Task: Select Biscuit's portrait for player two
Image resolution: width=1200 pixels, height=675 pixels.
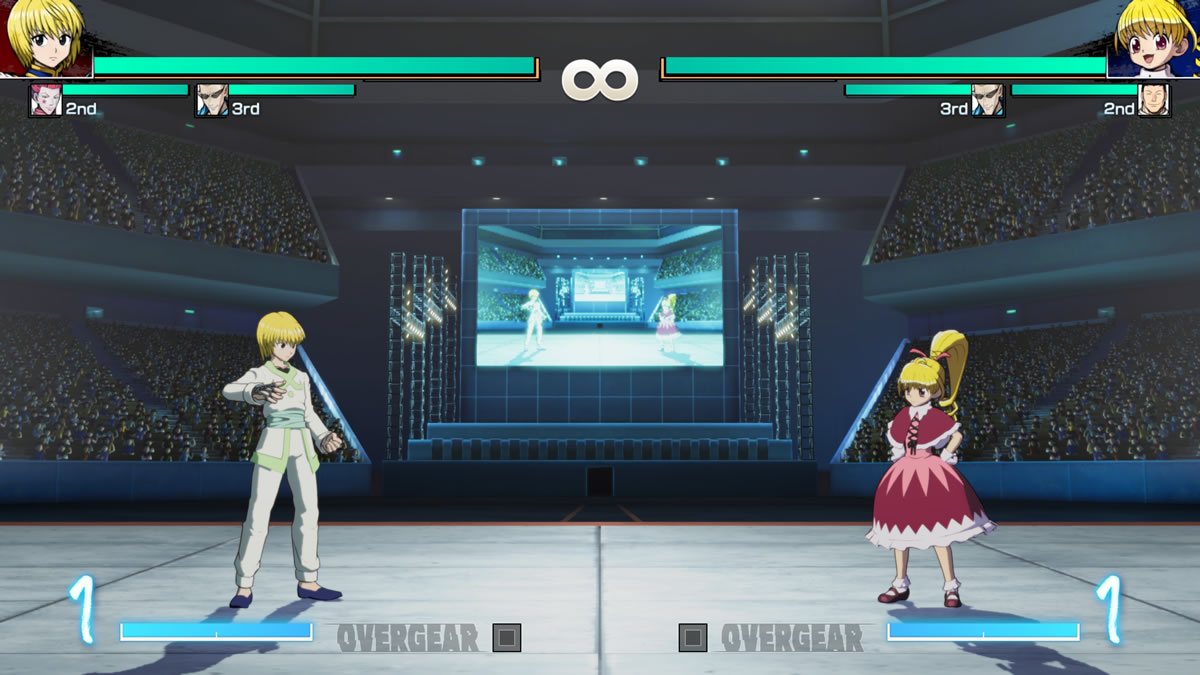Action: [1155, 38]
